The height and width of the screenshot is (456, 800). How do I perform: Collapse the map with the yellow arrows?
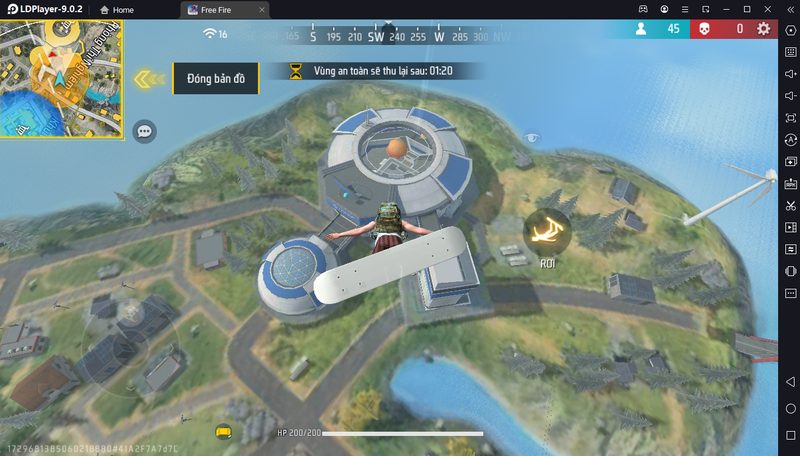(x=149, y=78)
